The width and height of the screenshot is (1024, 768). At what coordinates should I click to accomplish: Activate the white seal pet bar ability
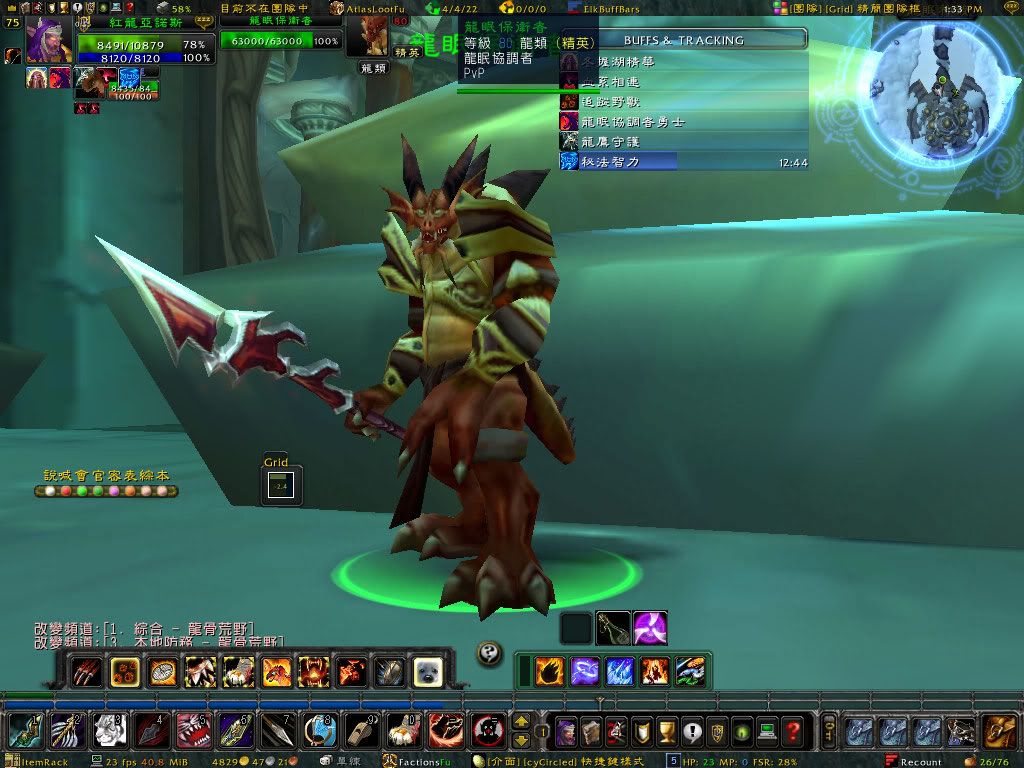click(x=427, y=672)
